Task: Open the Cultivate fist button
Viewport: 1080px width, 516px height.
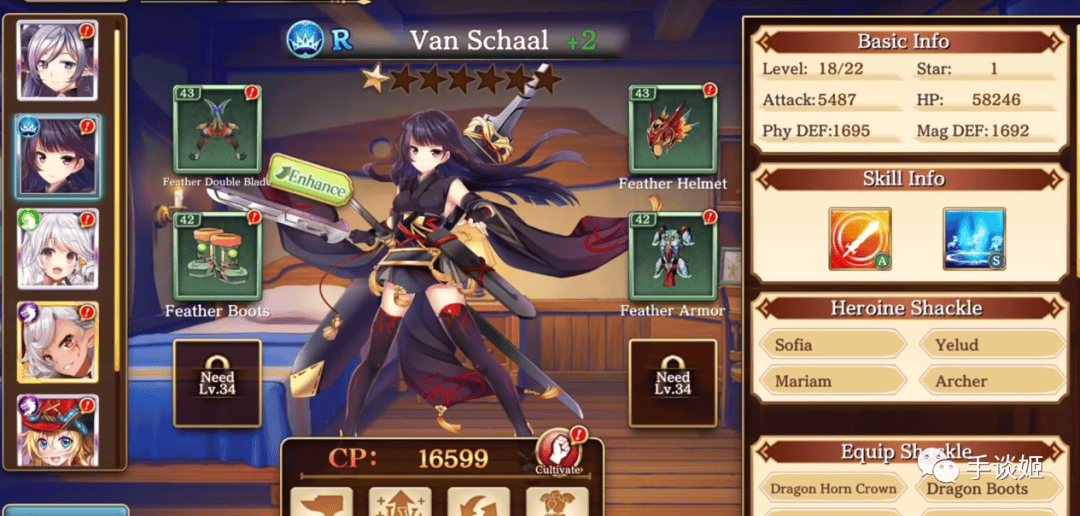Action: coord(557,450)
